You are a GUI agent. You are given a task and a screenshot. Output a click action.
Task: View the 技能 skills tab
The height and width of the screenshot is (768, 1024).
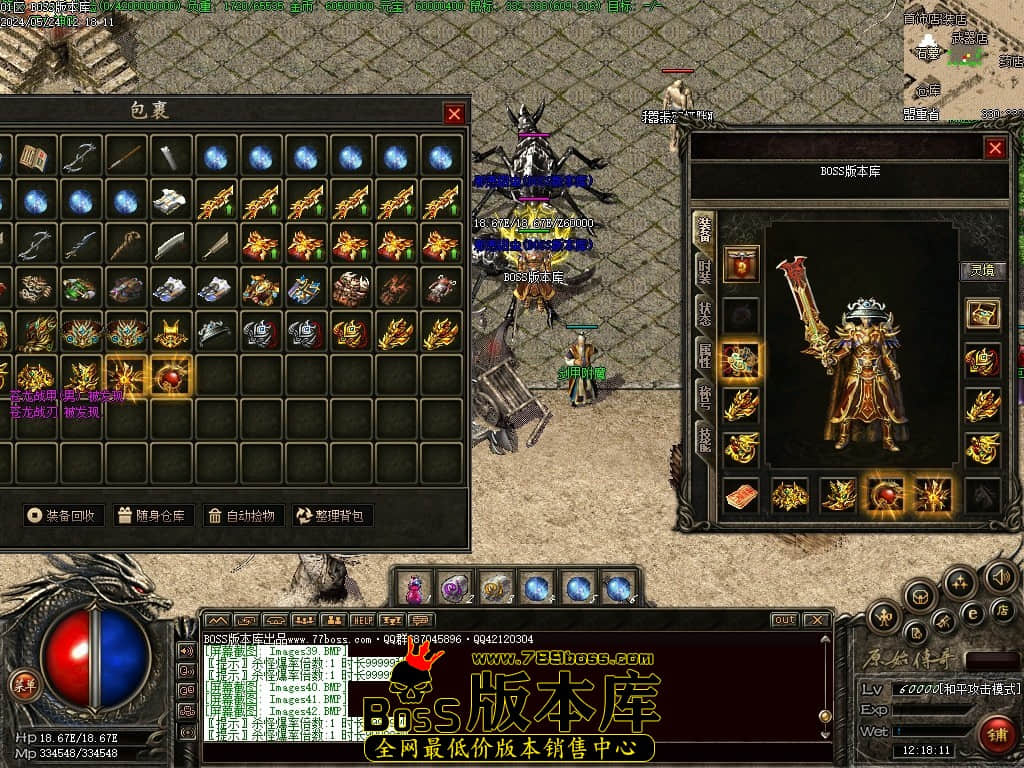pyautogui.click(x=704, y=438)
